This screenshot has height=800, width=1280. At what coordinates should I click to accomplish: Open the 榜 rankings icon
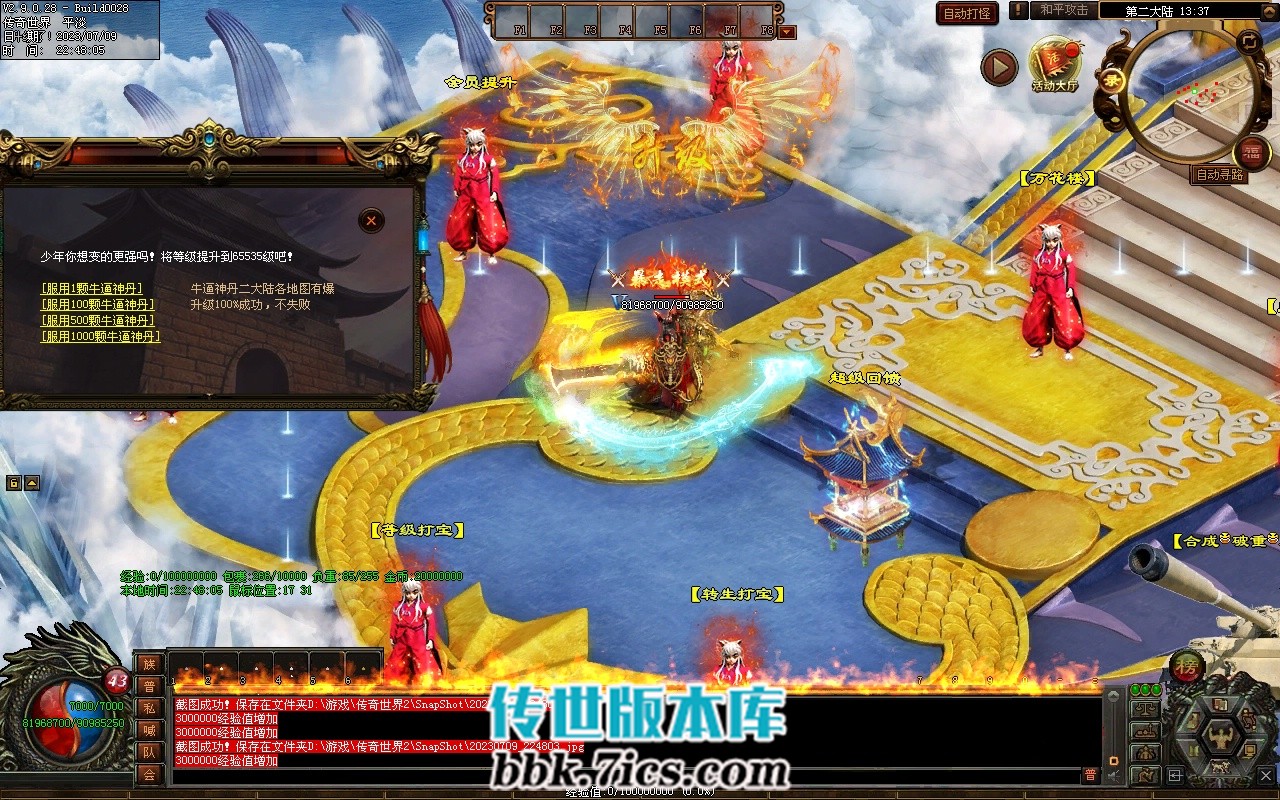tap(1187, 667)
